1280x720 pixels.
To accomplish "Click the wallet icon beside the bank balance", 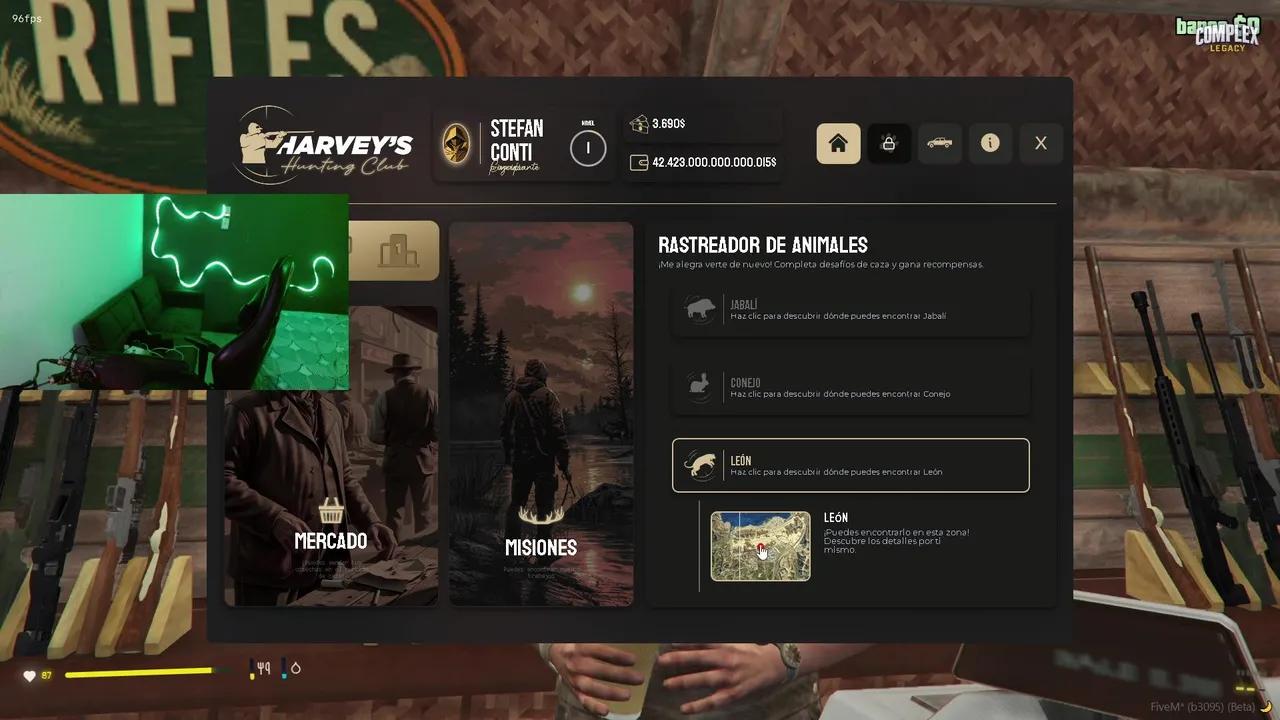I will [638, 161].
